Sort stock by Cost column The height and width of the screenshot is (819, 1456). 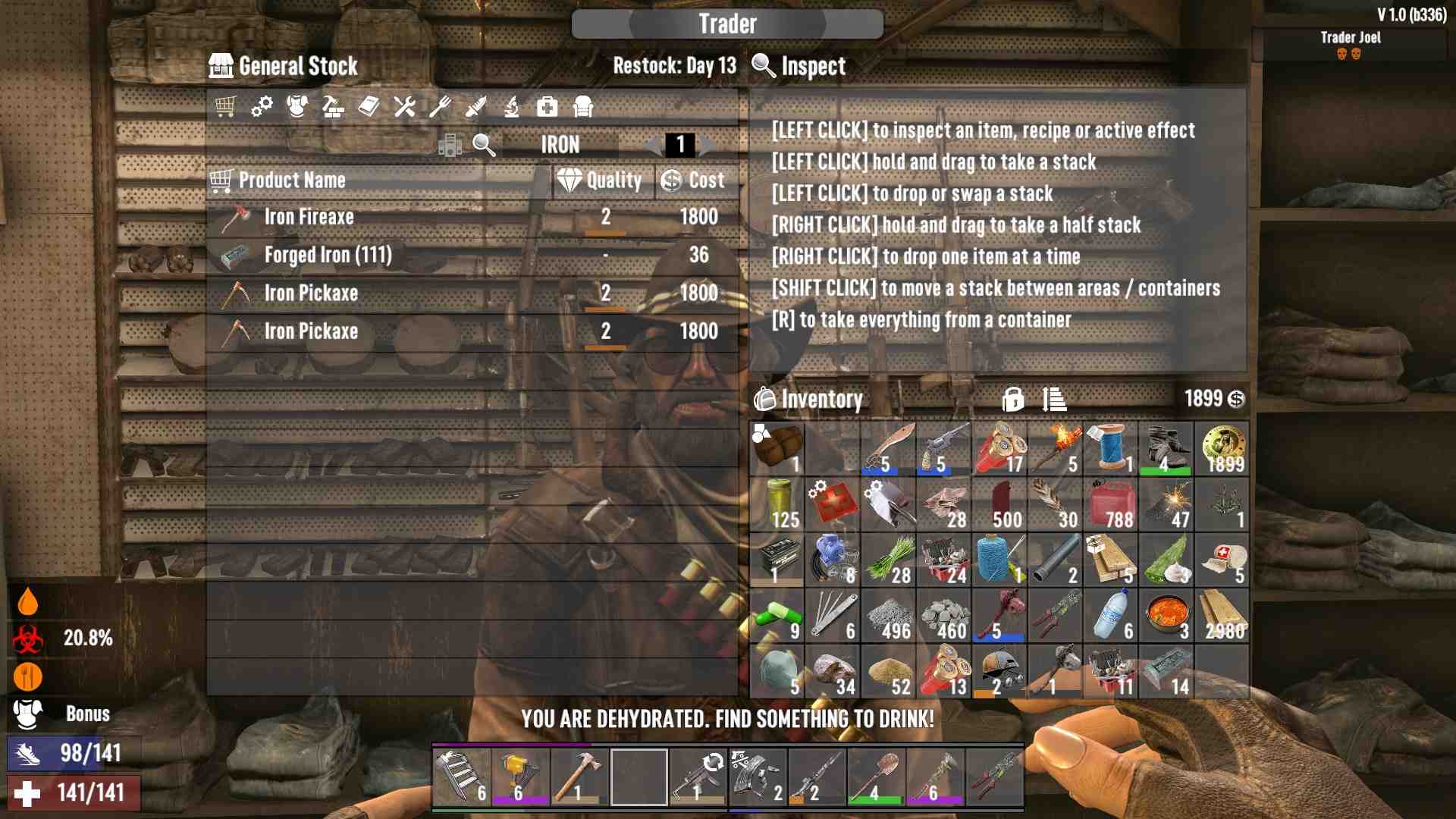[x=695, y=180]
